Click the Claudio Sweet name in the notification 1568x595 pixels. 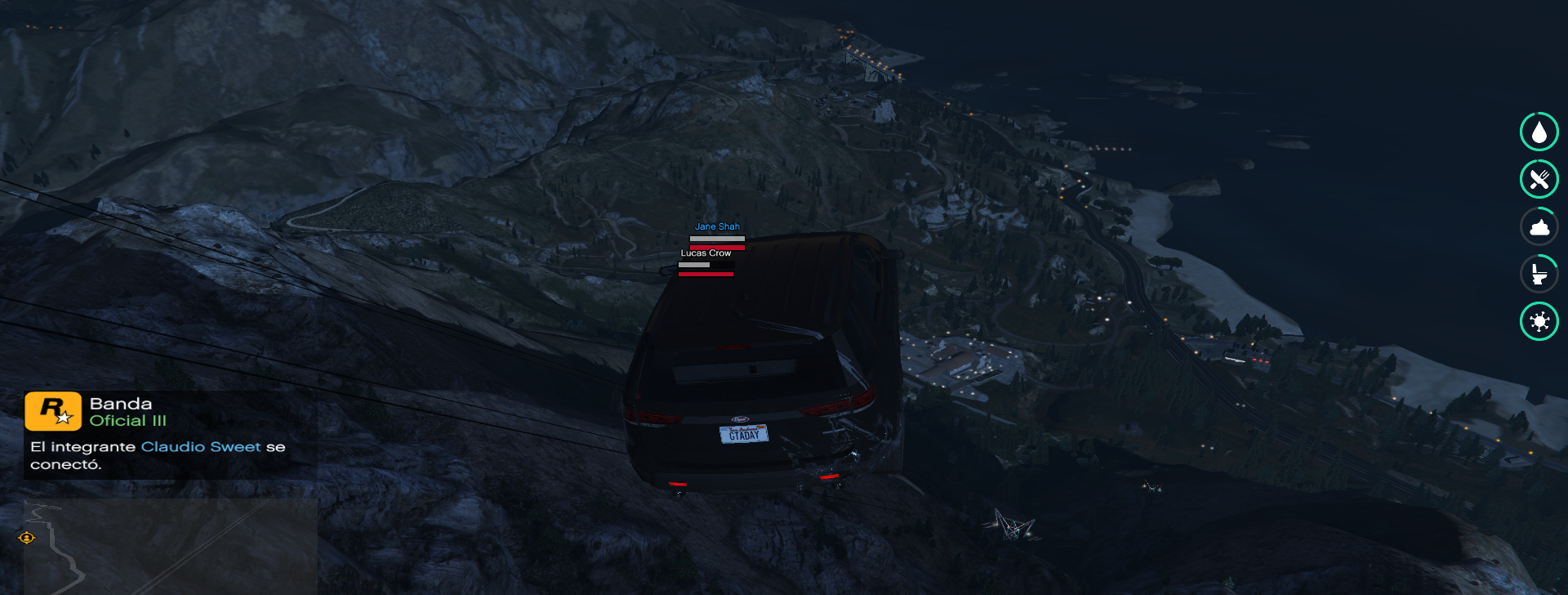click(x=201, y=447)
